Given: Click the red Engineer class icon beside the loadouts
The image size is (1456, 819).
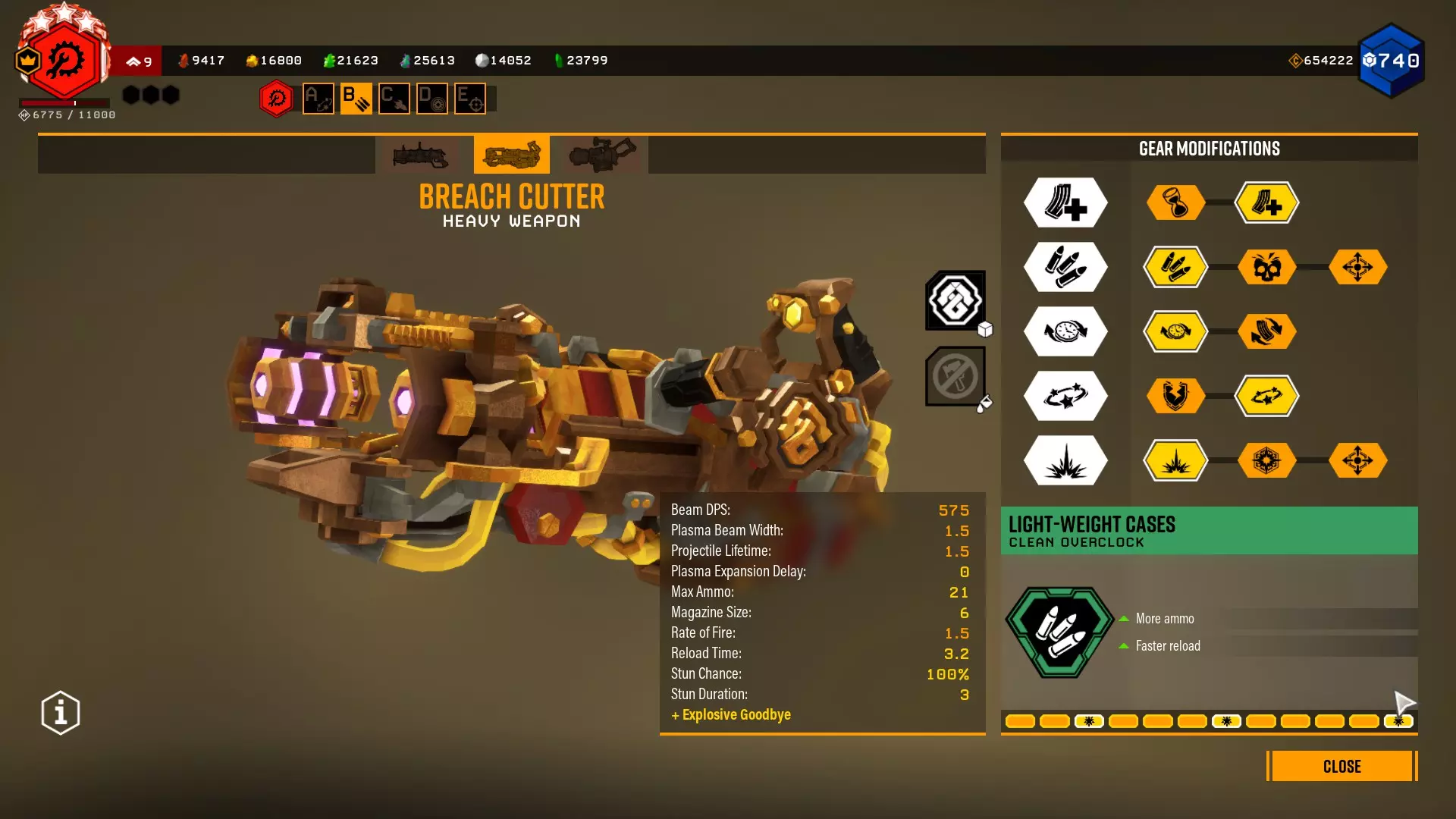Looking at the screenshot, I should point(277,99).
